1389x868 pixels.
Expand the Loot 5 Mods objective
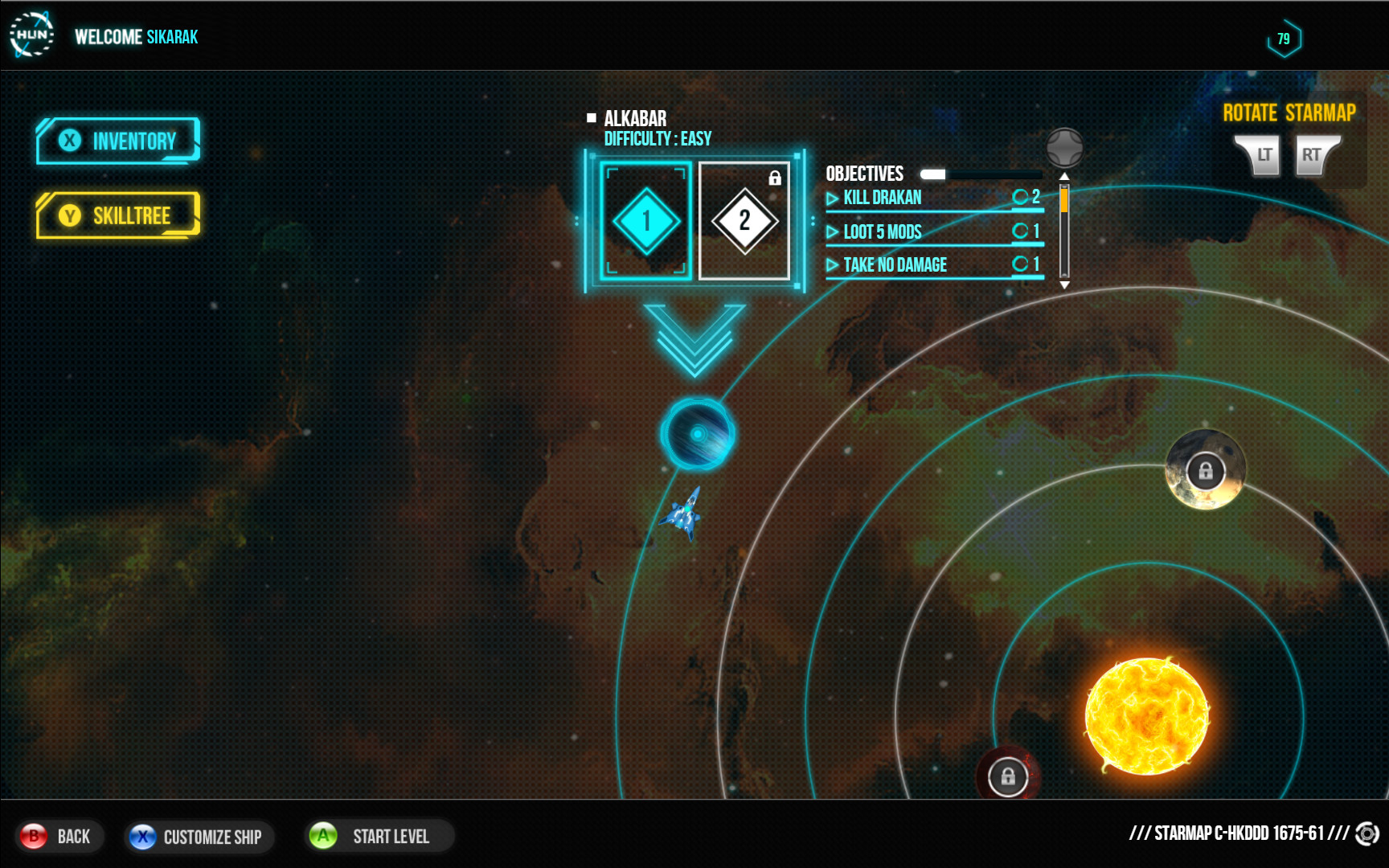tap(881, 232)
